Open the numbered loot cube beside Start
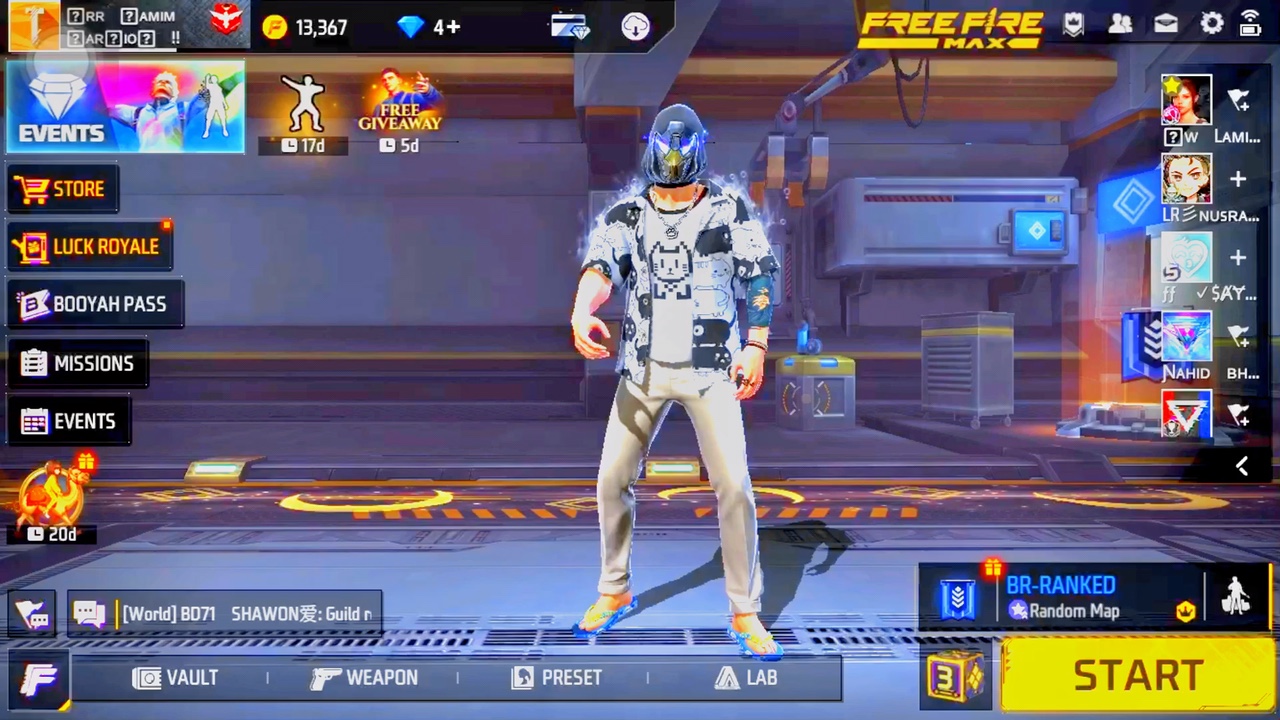 (956, 677)
